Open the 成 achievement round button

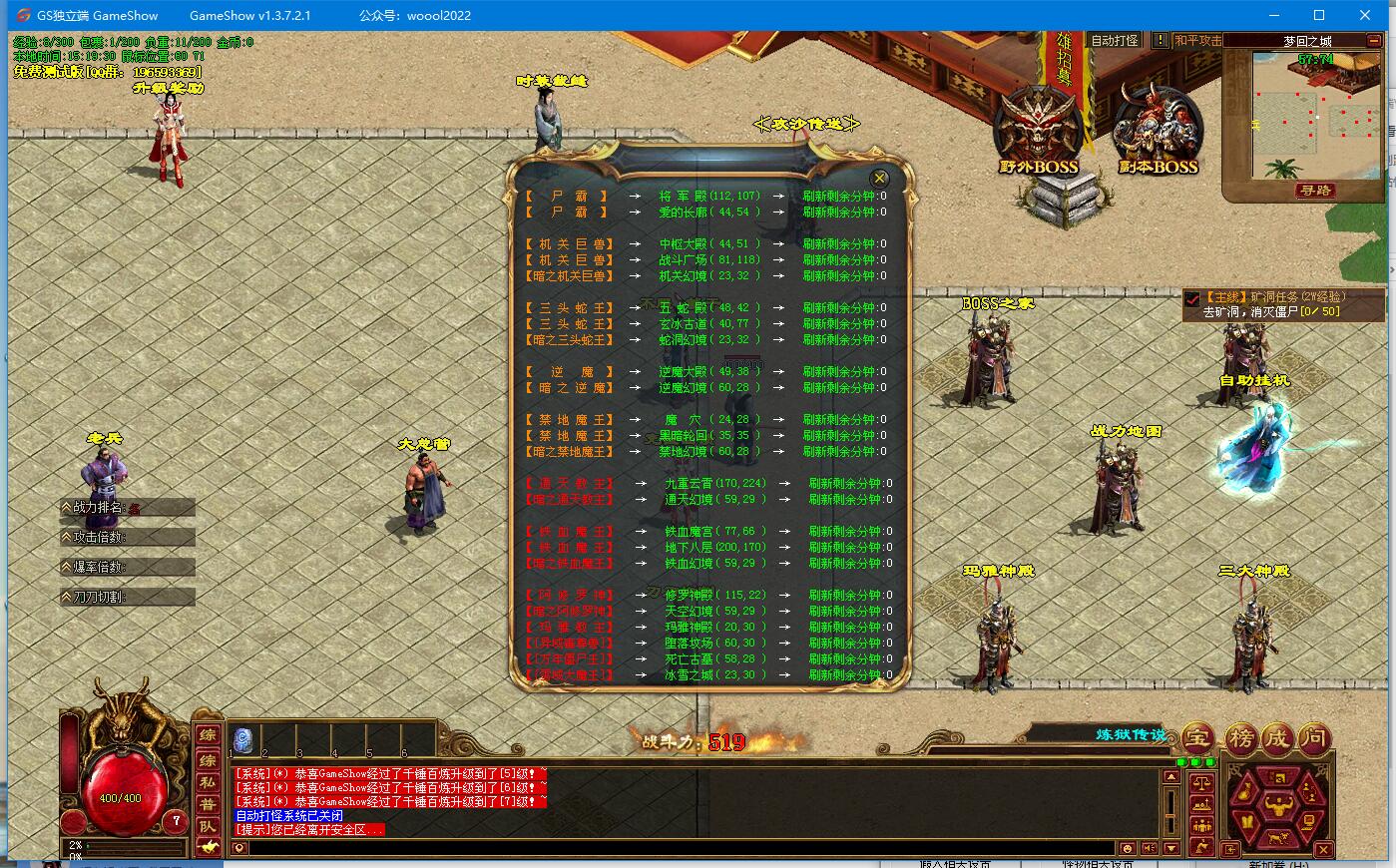[1276, 739]
